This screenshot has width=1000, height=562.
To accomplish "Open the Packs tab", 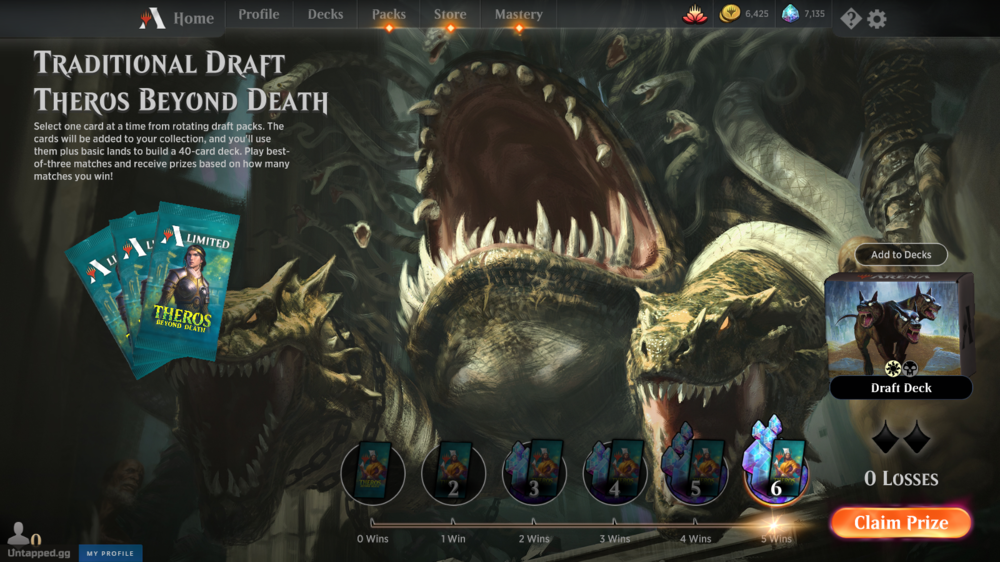I will pyautogui.click(x=389, y=15).
